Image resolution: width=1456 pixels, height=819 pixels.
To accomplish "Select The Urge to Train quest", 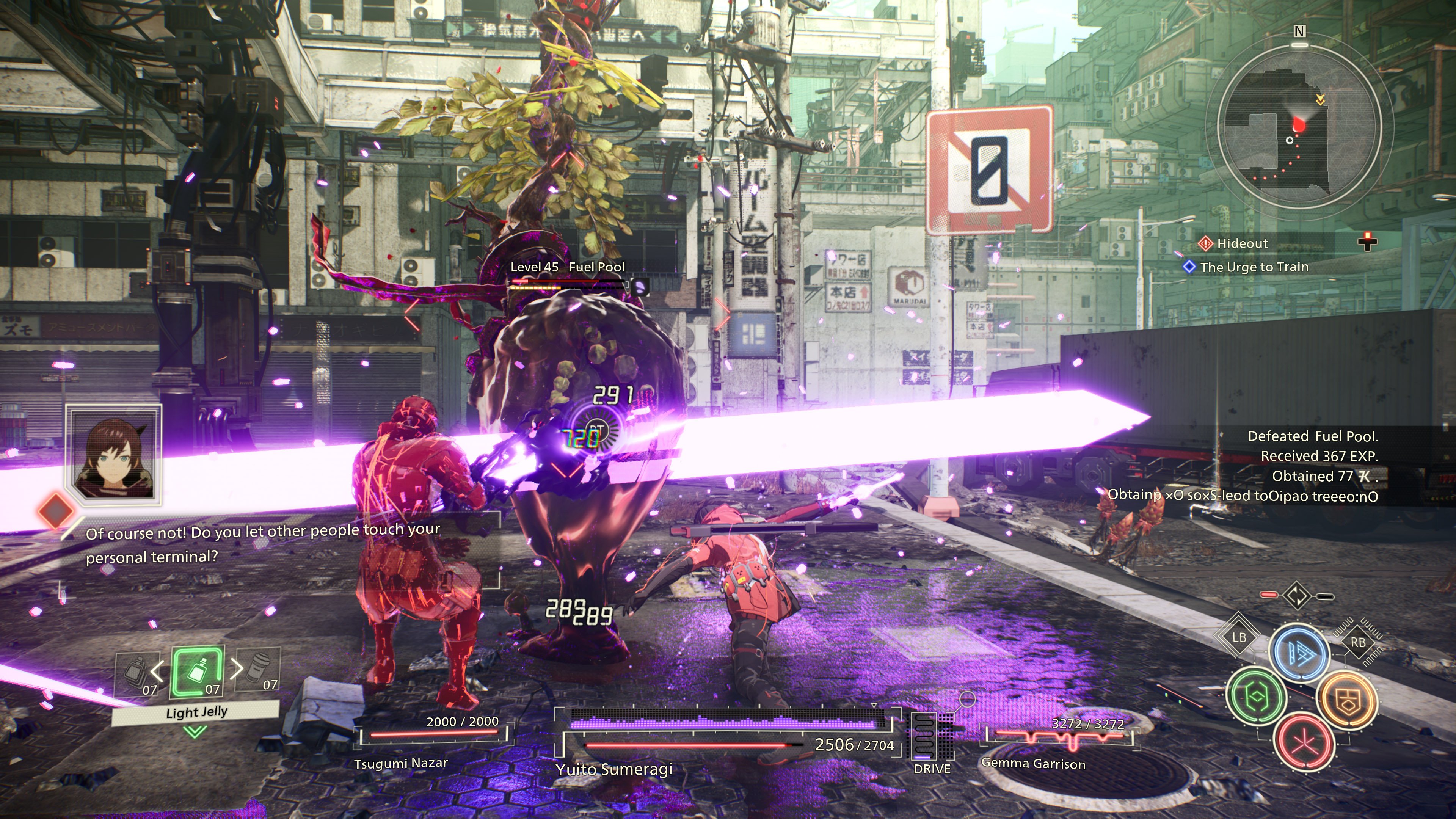I will (x=1254, y=267).
